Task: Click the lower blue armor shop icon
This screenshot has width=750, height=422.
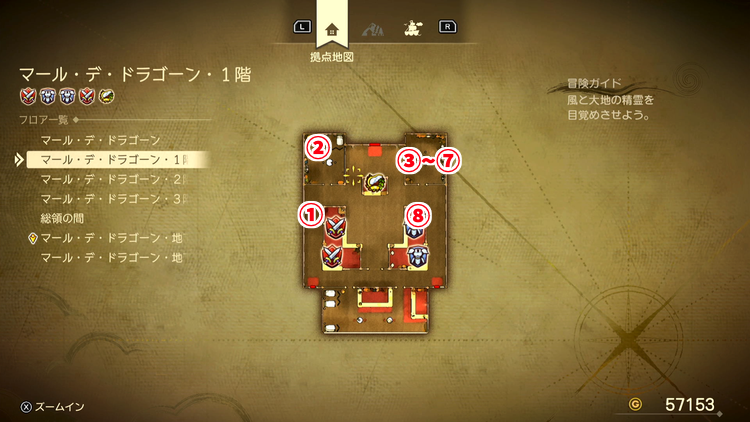Action: coord(418,255)
